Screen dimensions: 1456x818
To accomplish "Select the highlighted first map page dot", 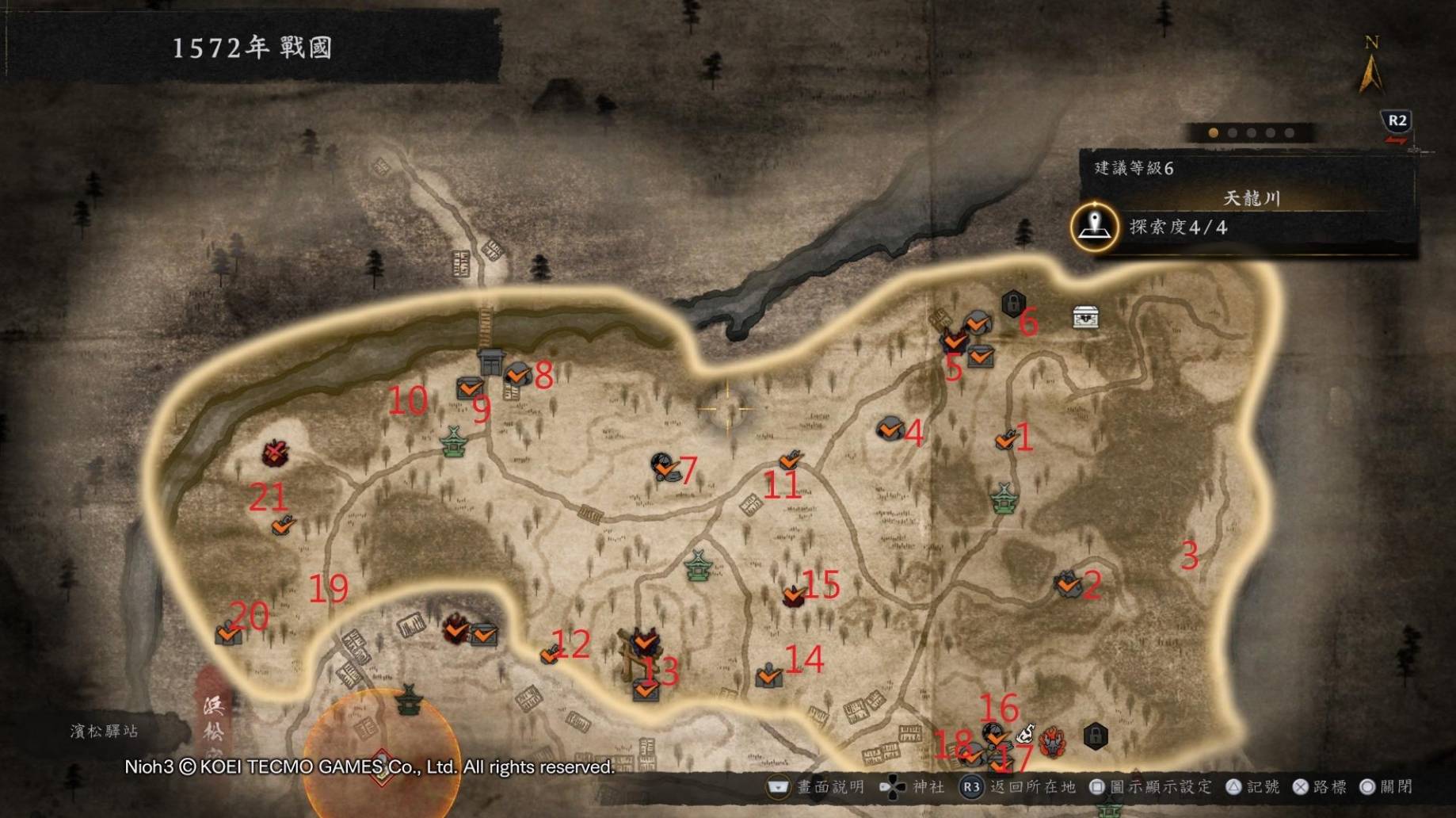I will pyautogui.click(x=1213, y=133).
